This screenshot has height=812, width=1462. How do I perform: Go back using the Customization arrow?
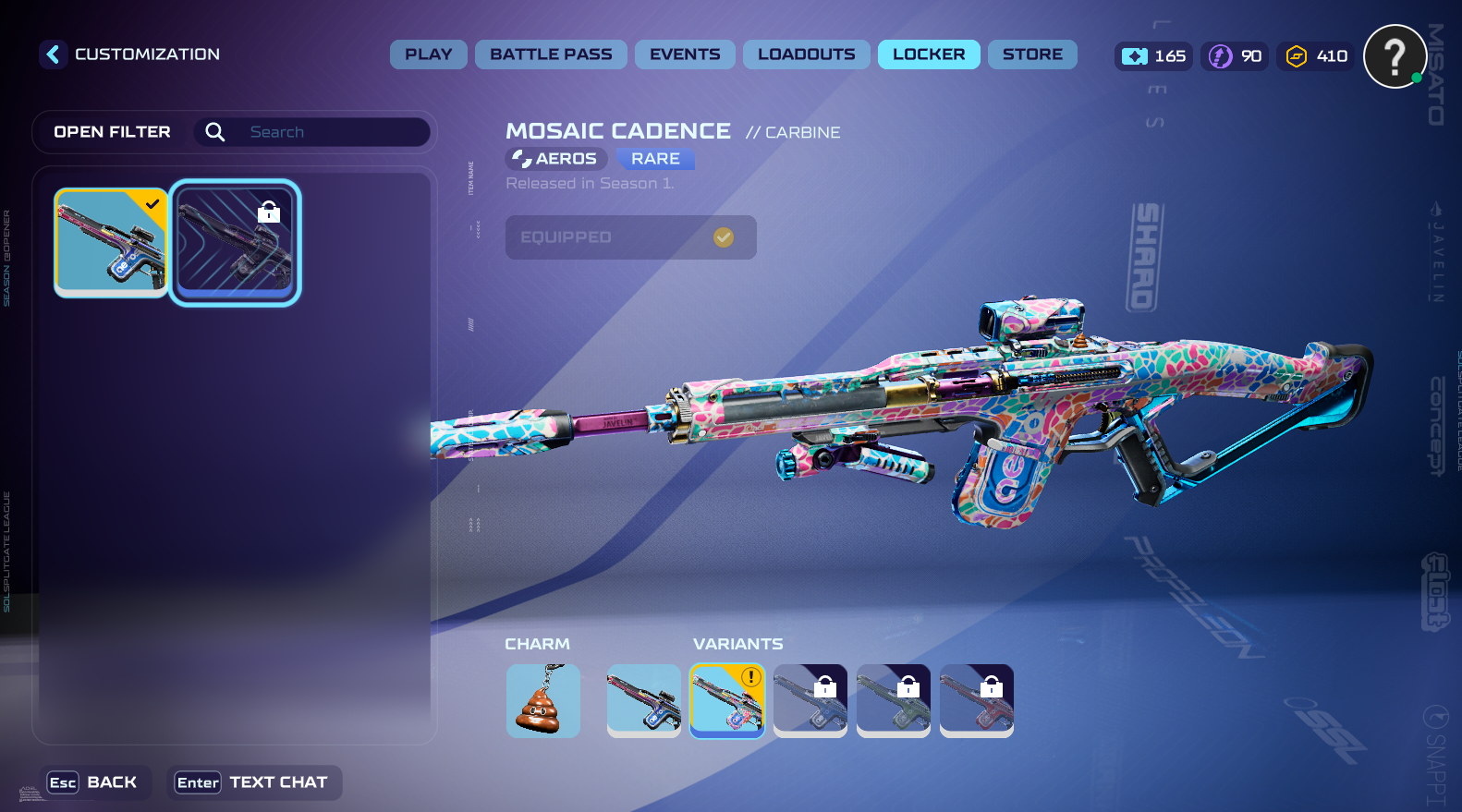[x=53, y=55]
